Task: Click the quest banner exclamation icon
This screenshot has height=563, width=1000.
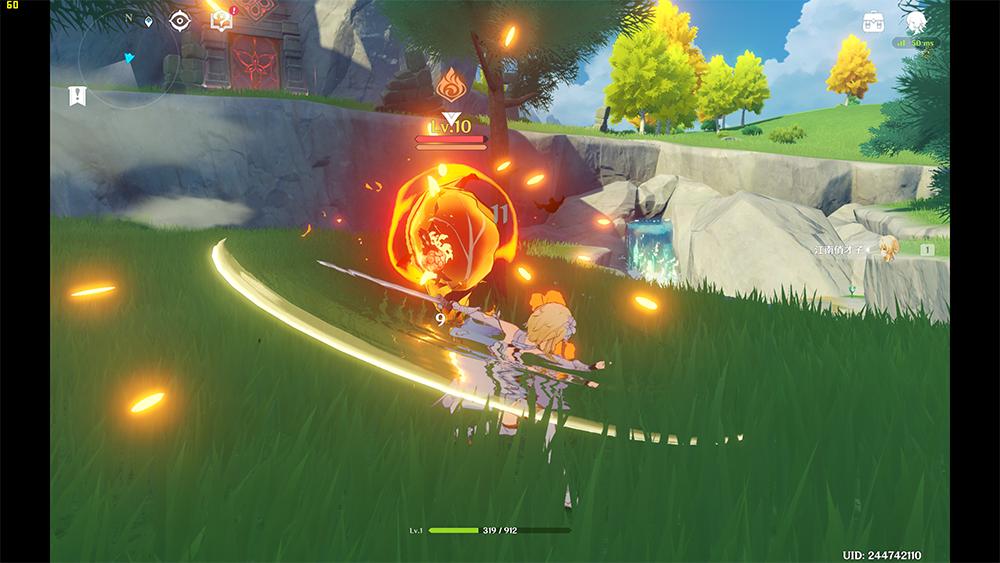Action: [77, 96]
